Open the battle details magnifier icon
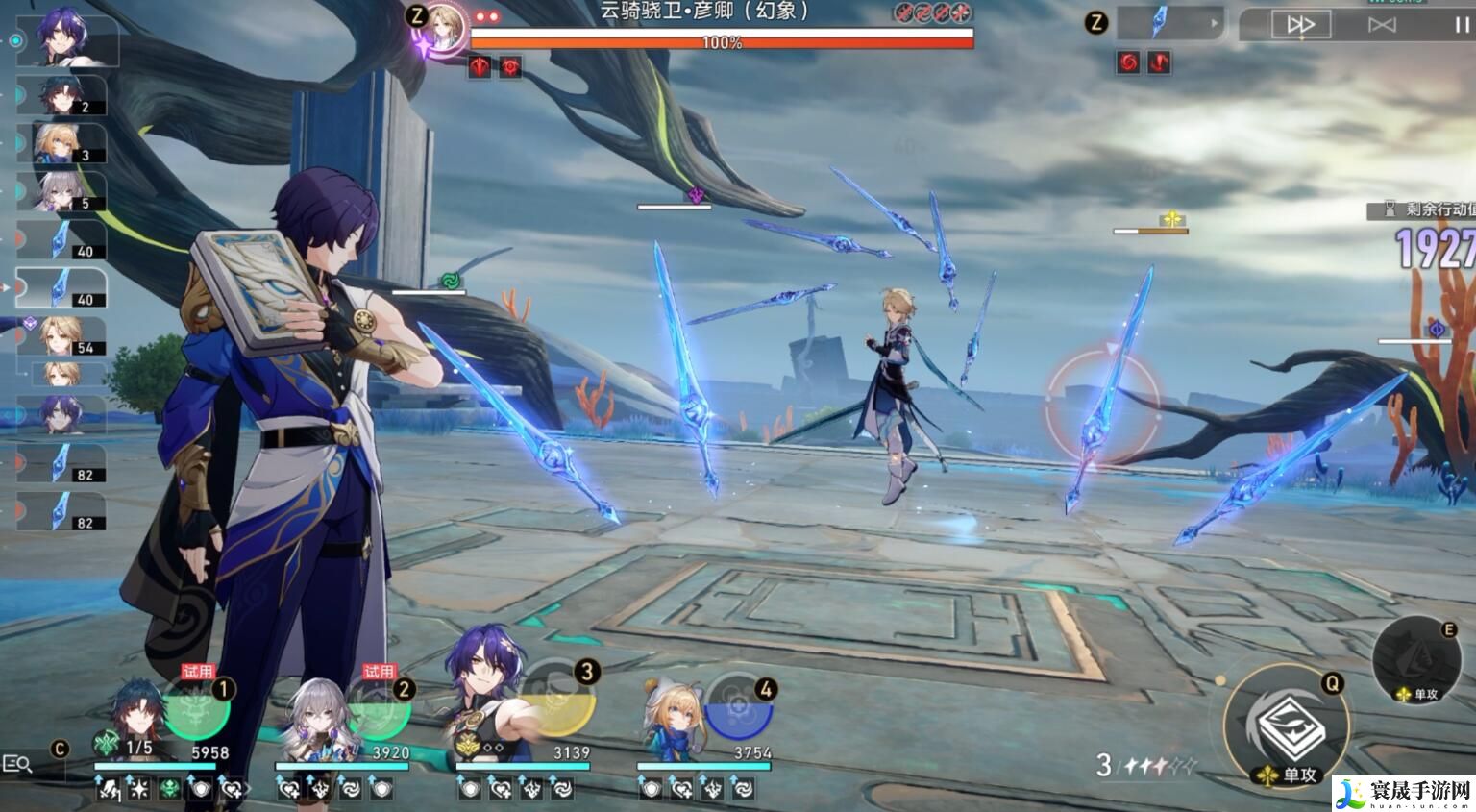 (18, 764)
